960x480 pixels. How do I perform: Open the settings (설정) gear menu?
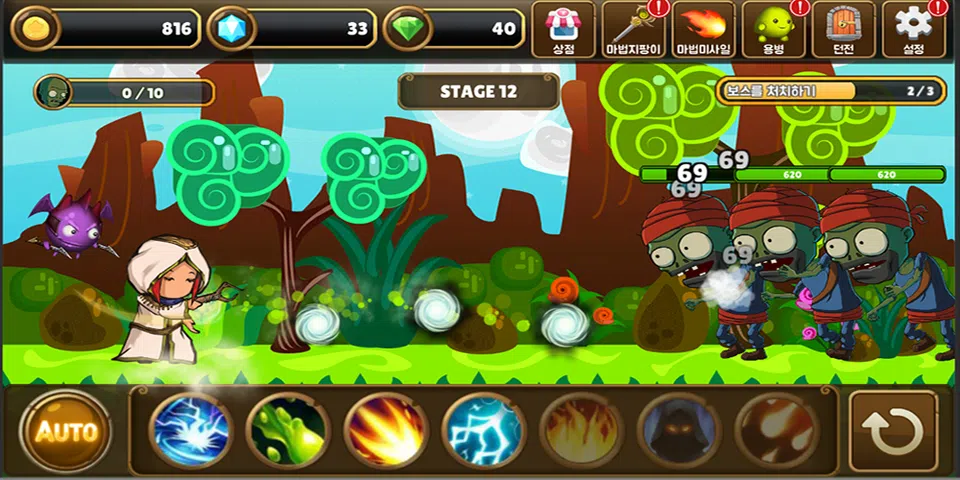coord(913,29)
